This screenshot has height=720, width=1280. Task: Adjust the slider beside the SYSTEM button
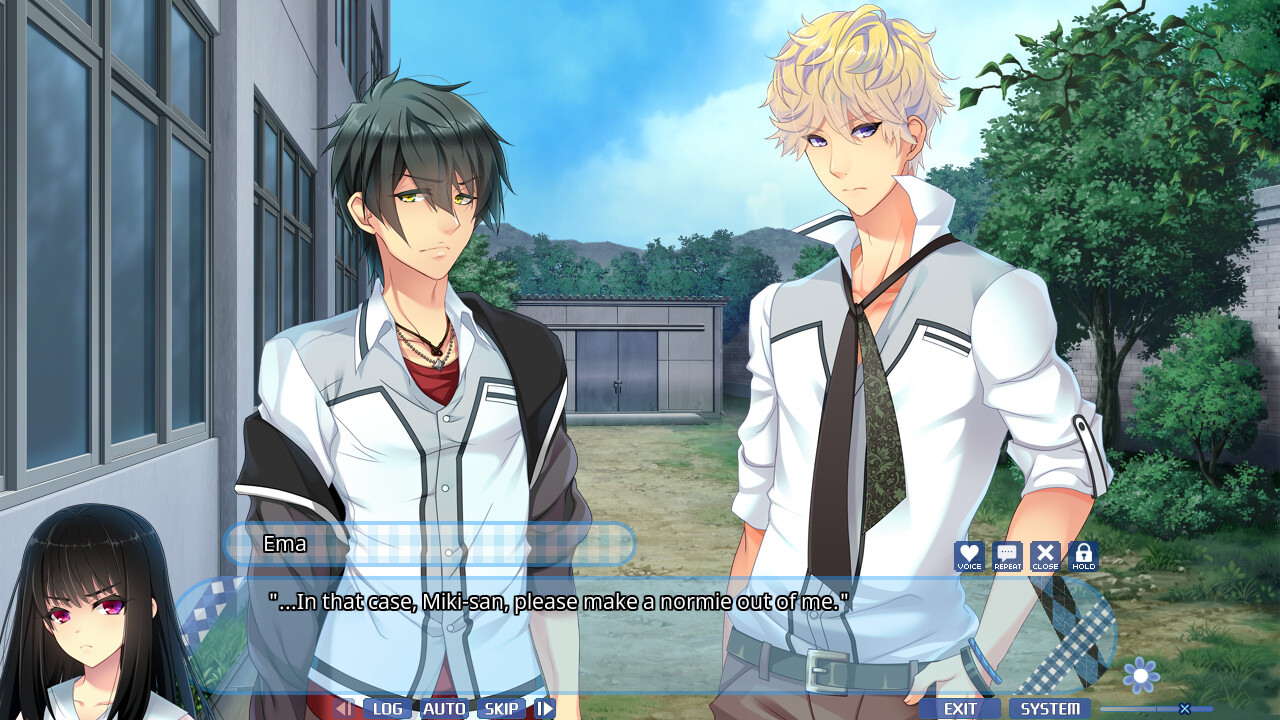point(1184,709)
